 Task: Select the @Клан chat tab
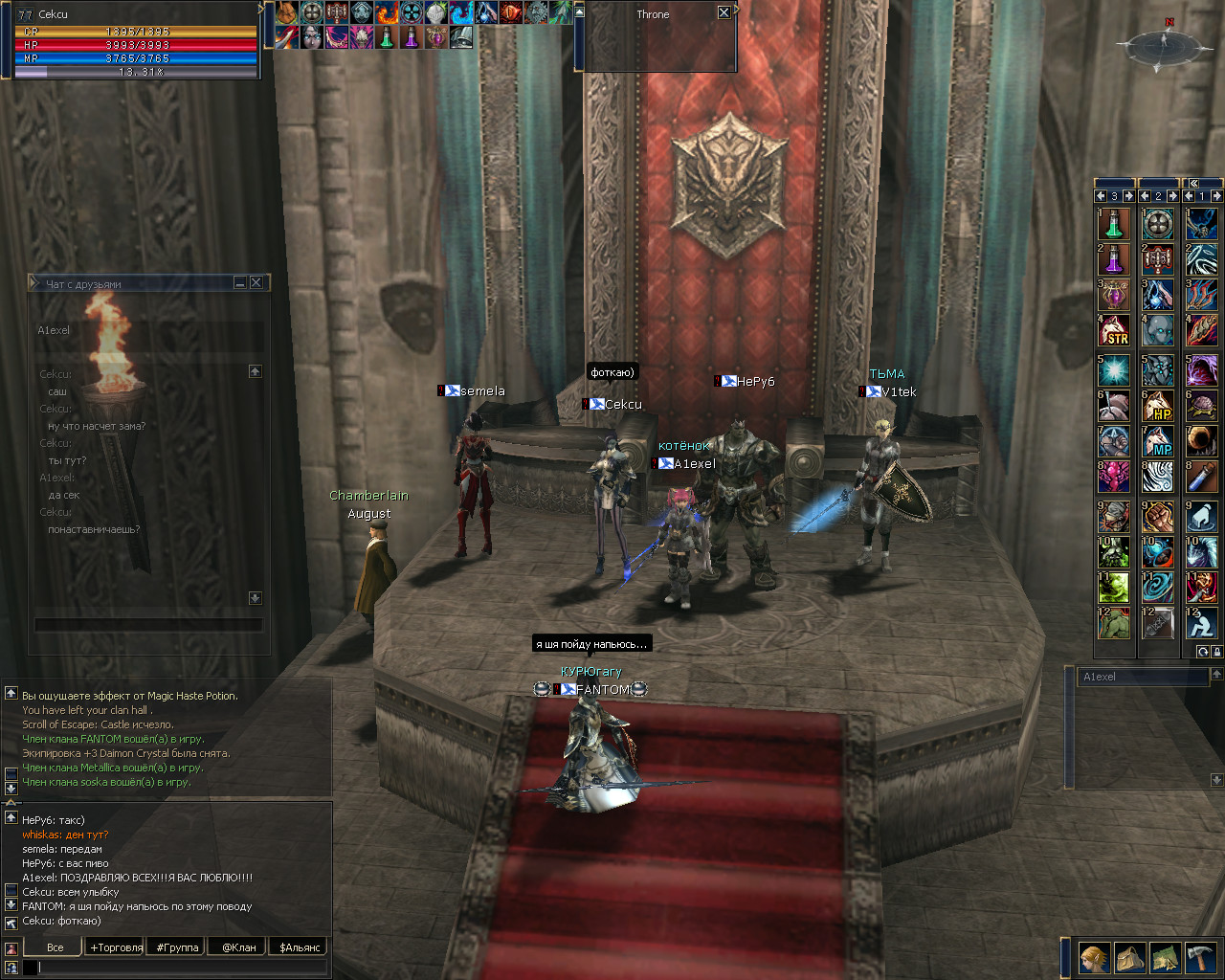click(239, 947)
